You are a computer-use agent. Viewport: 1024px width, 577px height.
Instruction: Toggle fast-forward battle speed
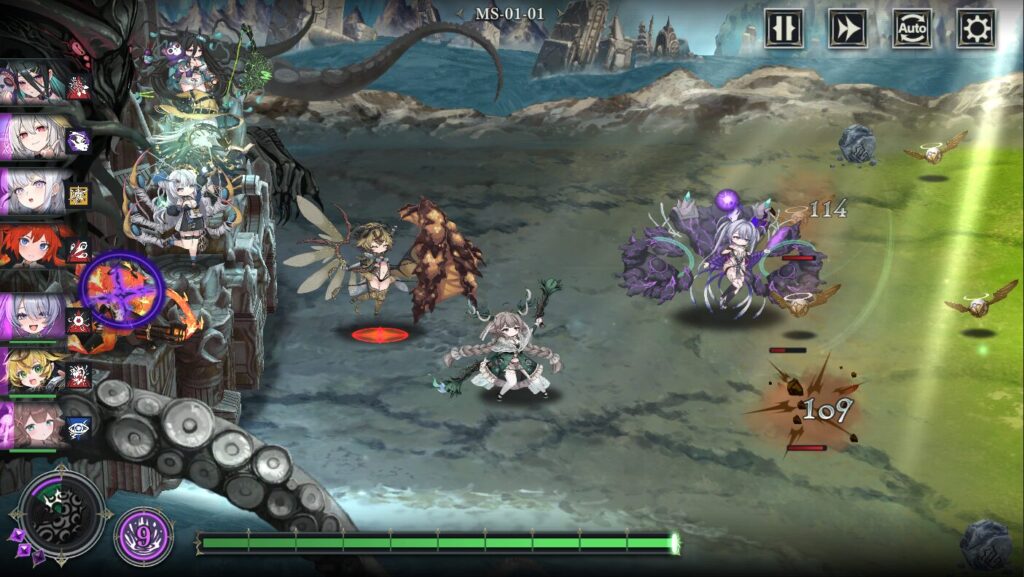pos(848,29)
